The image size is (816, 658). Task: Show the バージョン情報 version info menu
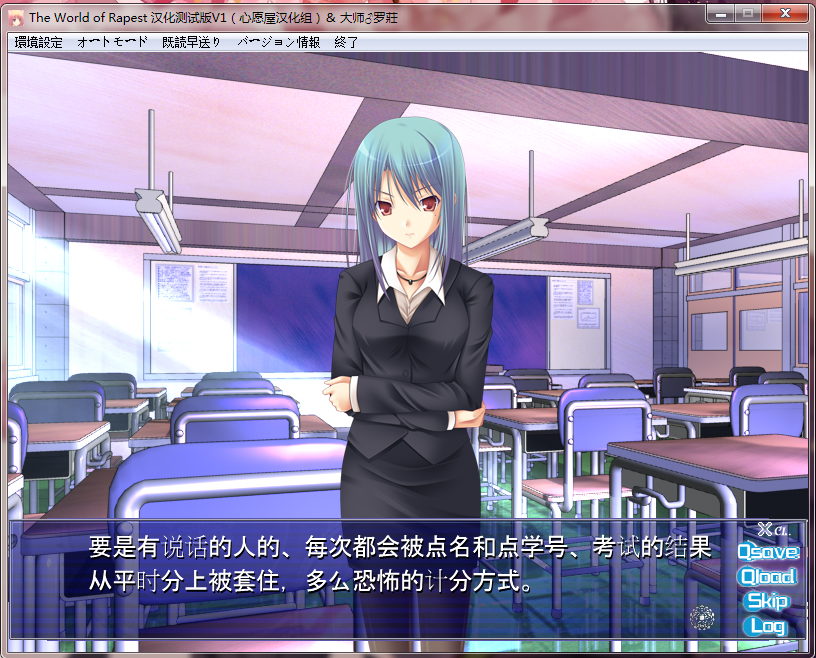(x=279, y=42)
